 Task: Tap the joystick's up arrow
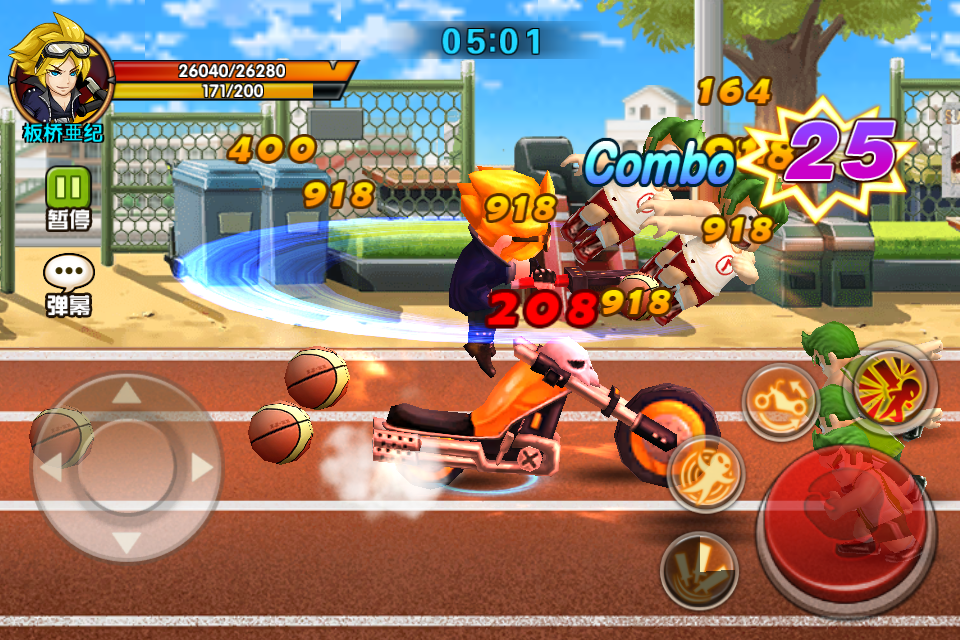click(127, 393)
